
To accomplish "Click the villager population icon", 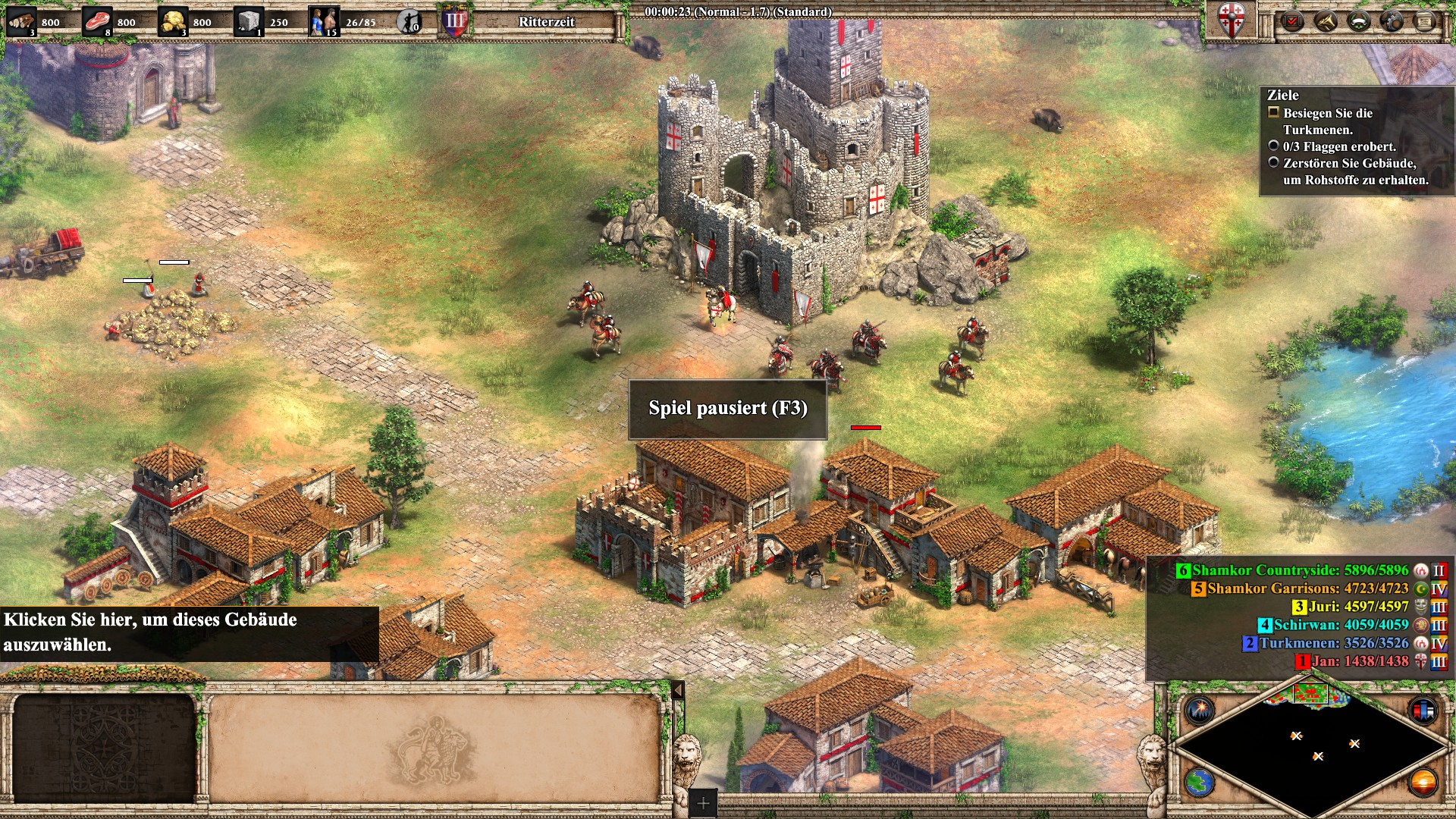I will (323, 21).
